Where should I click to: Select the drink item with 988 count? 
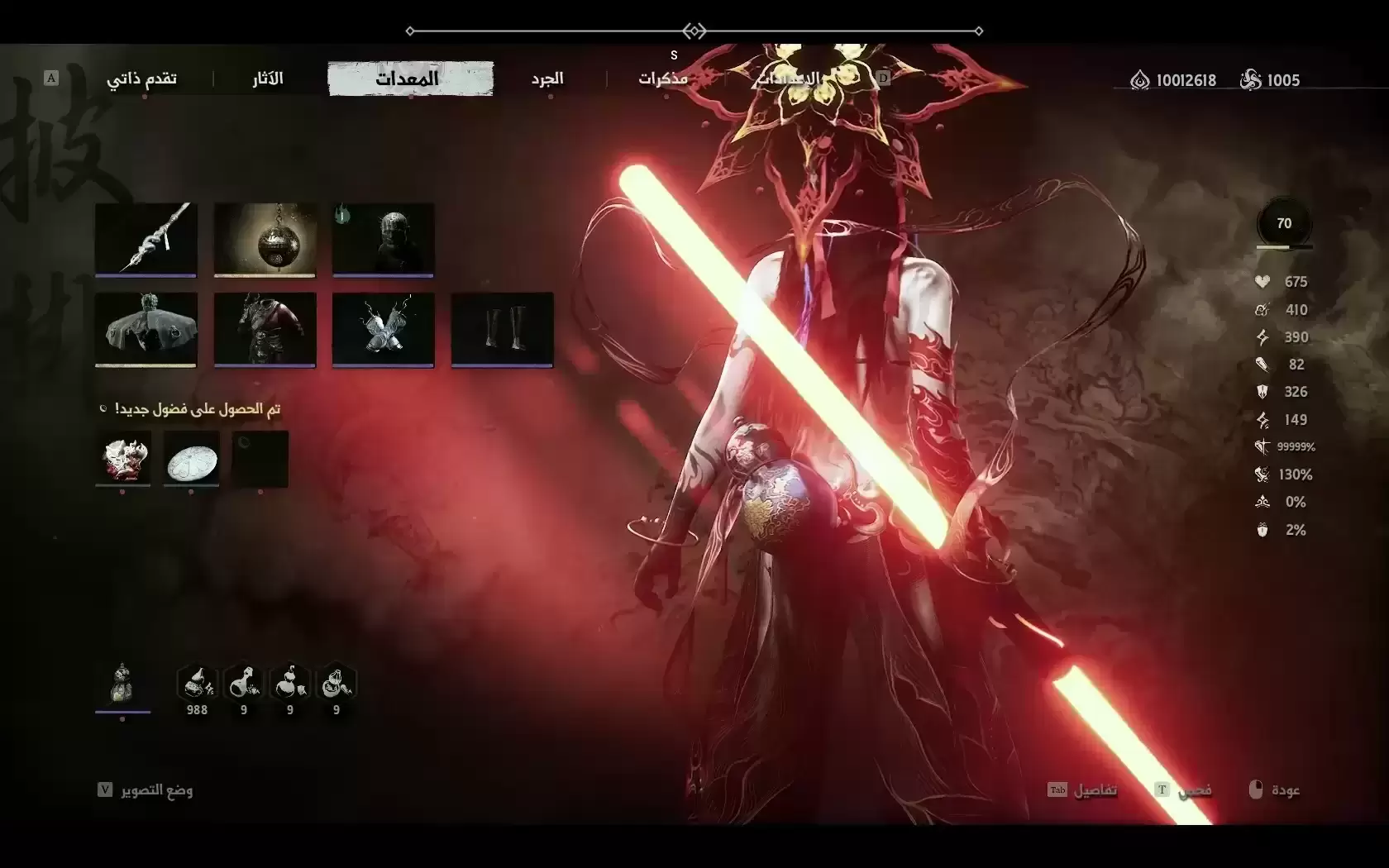pos(197,685)
